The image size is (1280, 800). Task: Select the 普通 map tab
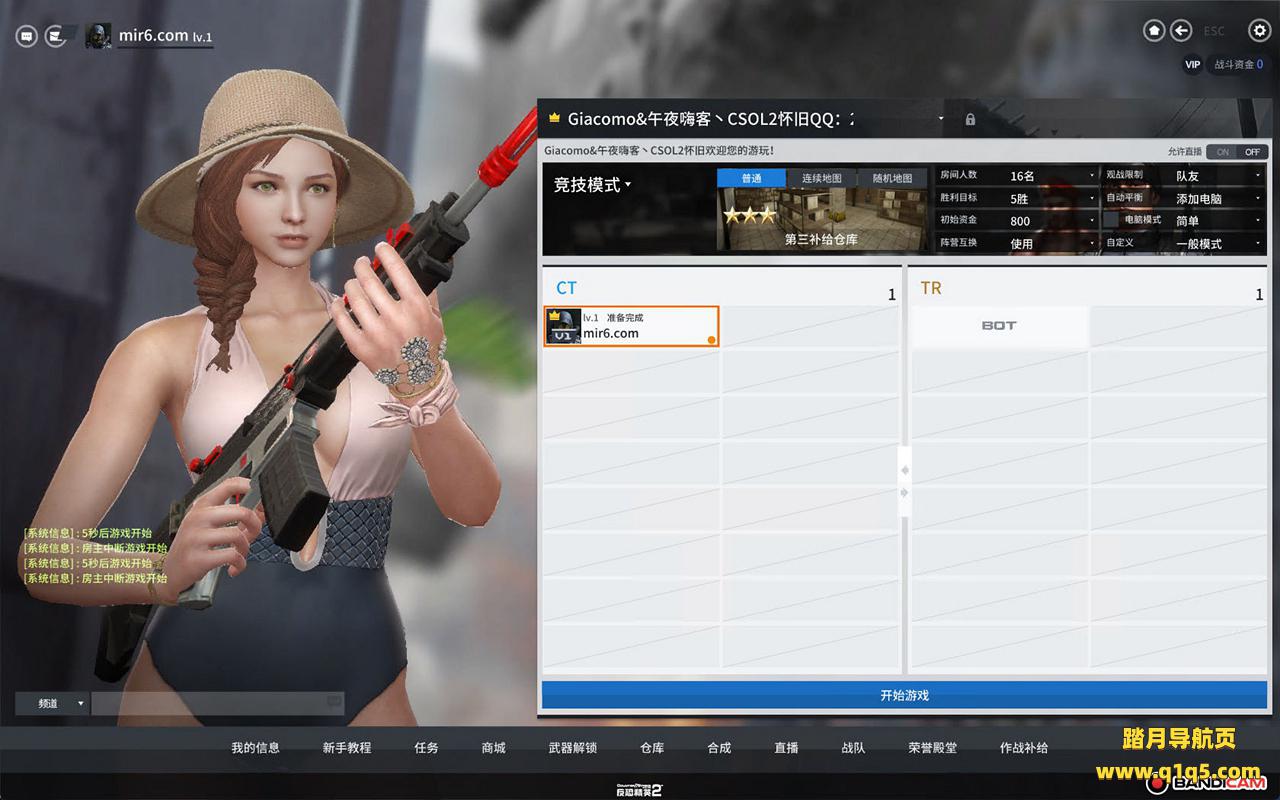[x=751, y=178]
